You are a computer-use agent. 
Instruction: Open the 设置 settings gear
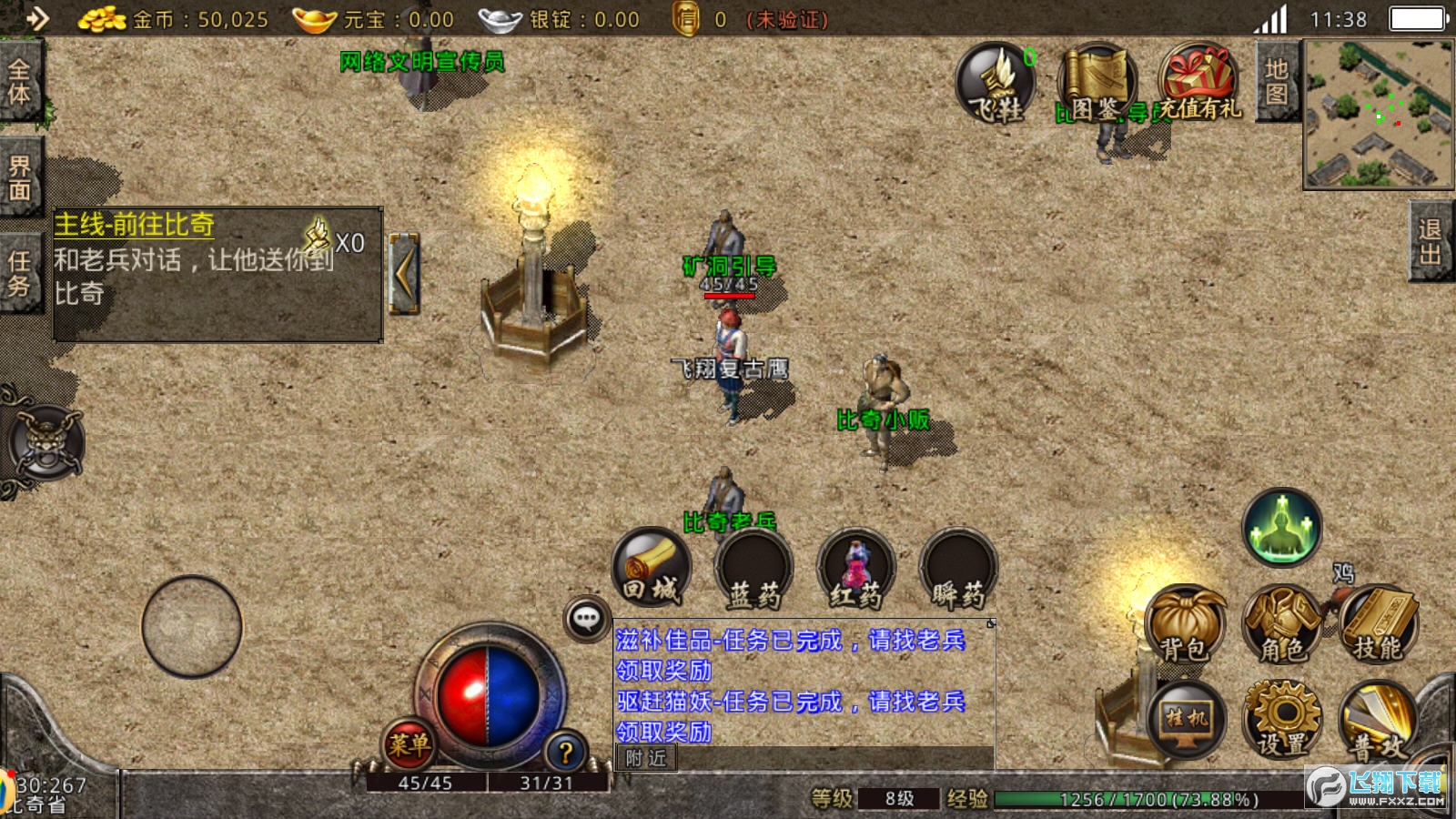[1281, 720]
